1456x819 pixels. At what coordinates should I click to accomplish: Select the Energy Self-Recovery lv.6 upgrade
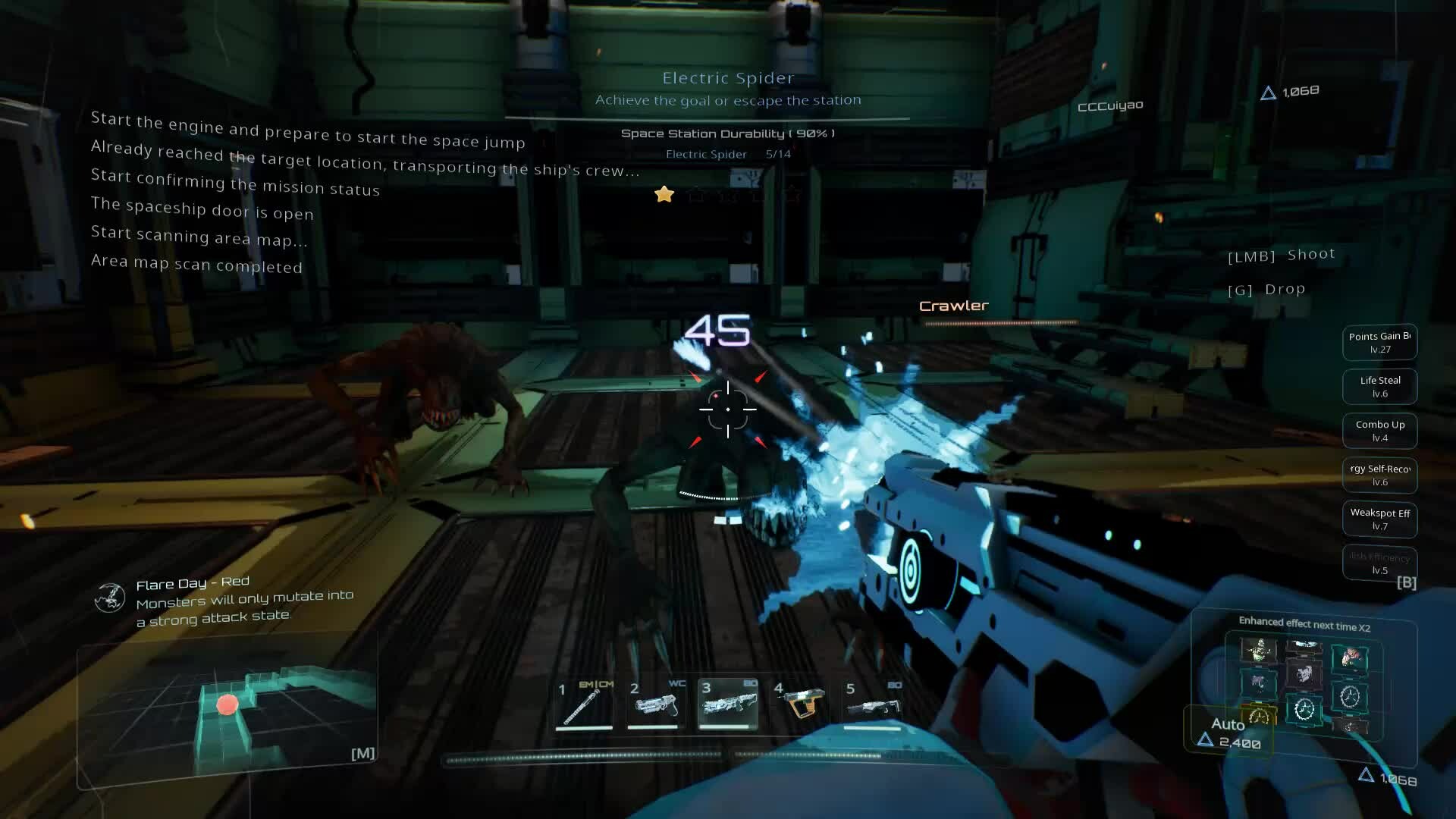pos(1379,475)
